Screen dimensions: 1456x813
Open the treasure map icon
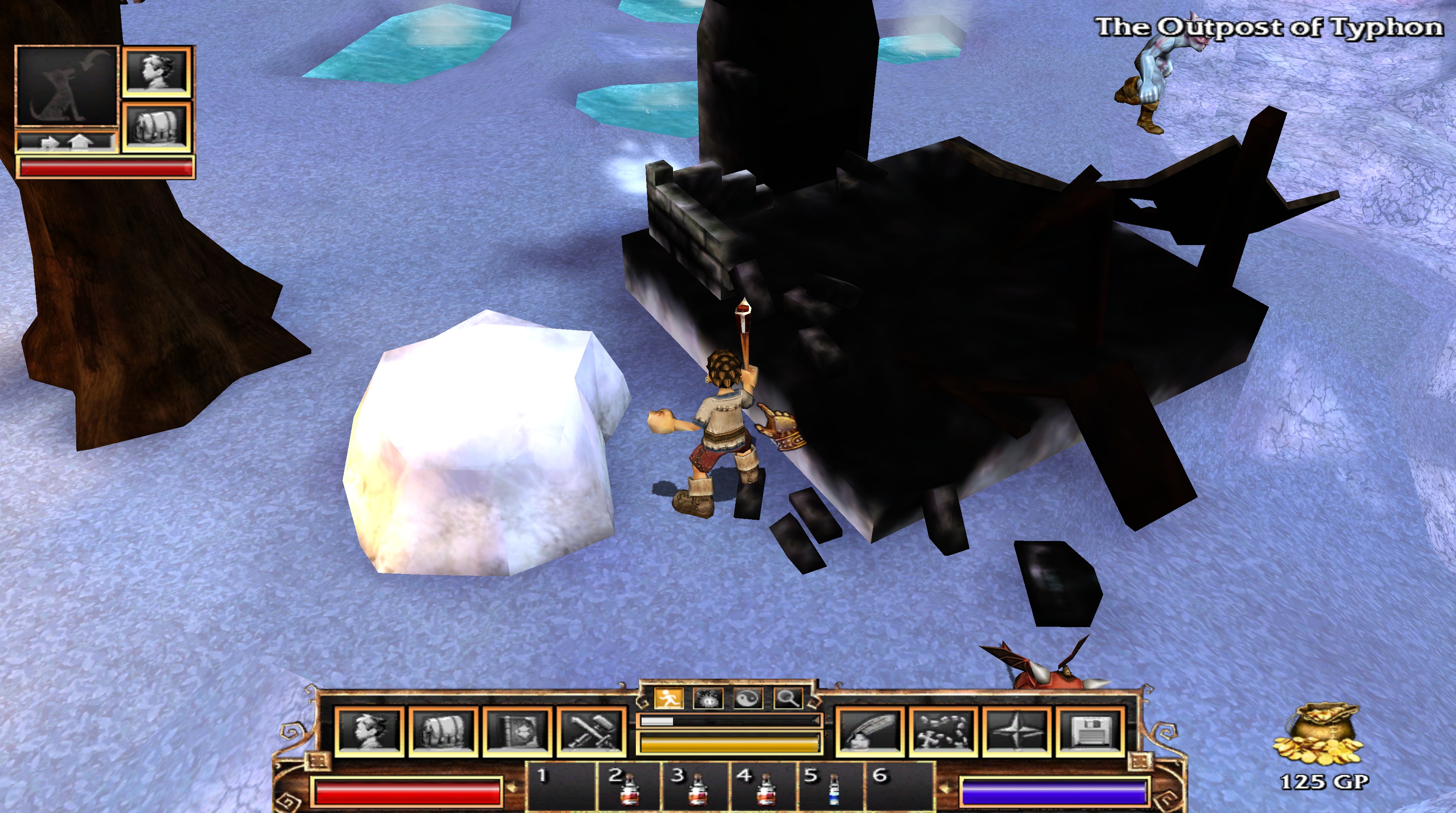click(x=943, y=730)
